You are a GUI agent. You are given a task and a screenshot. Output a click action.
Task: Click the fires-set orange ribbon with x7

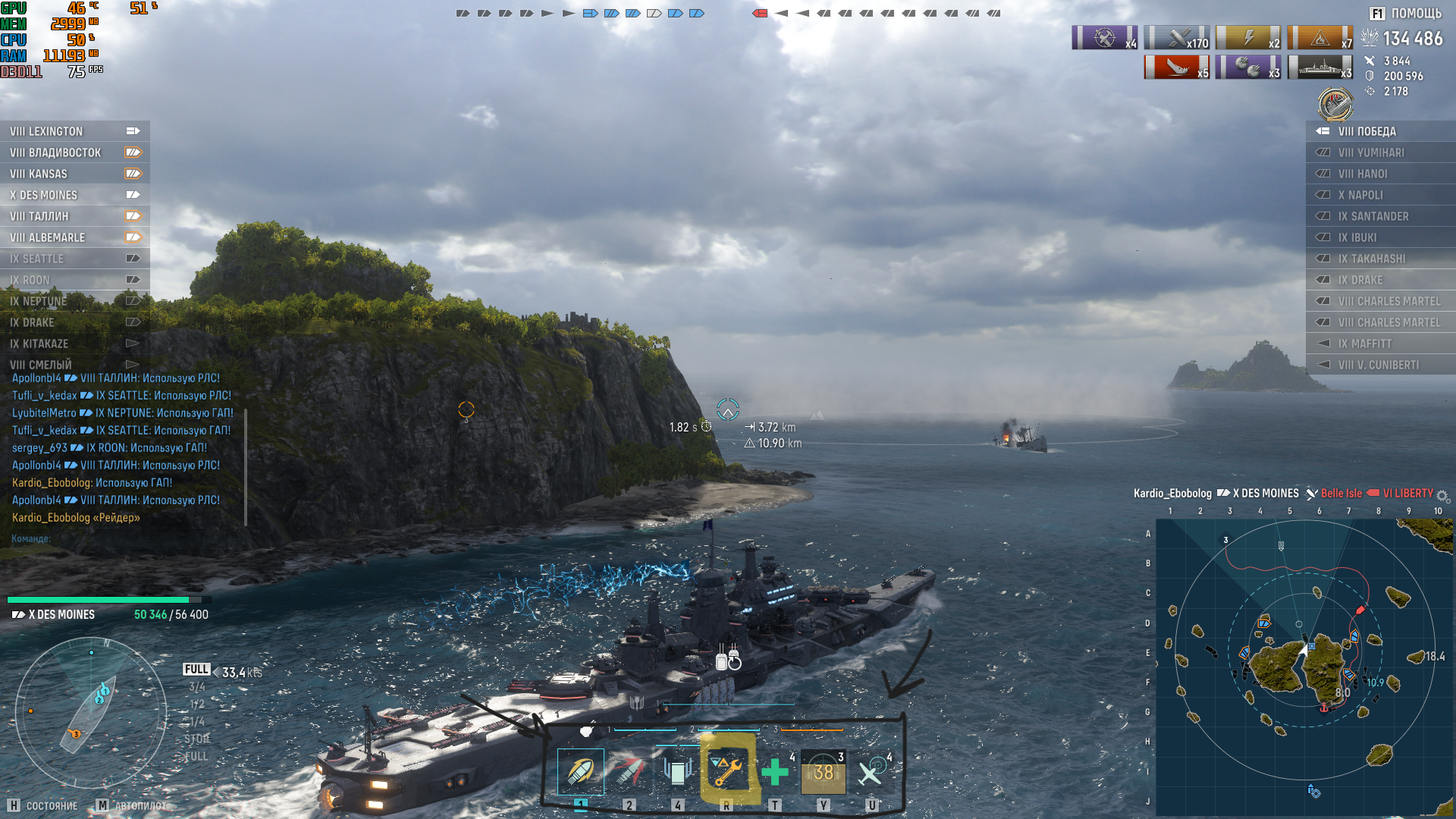coord(1319,37)
